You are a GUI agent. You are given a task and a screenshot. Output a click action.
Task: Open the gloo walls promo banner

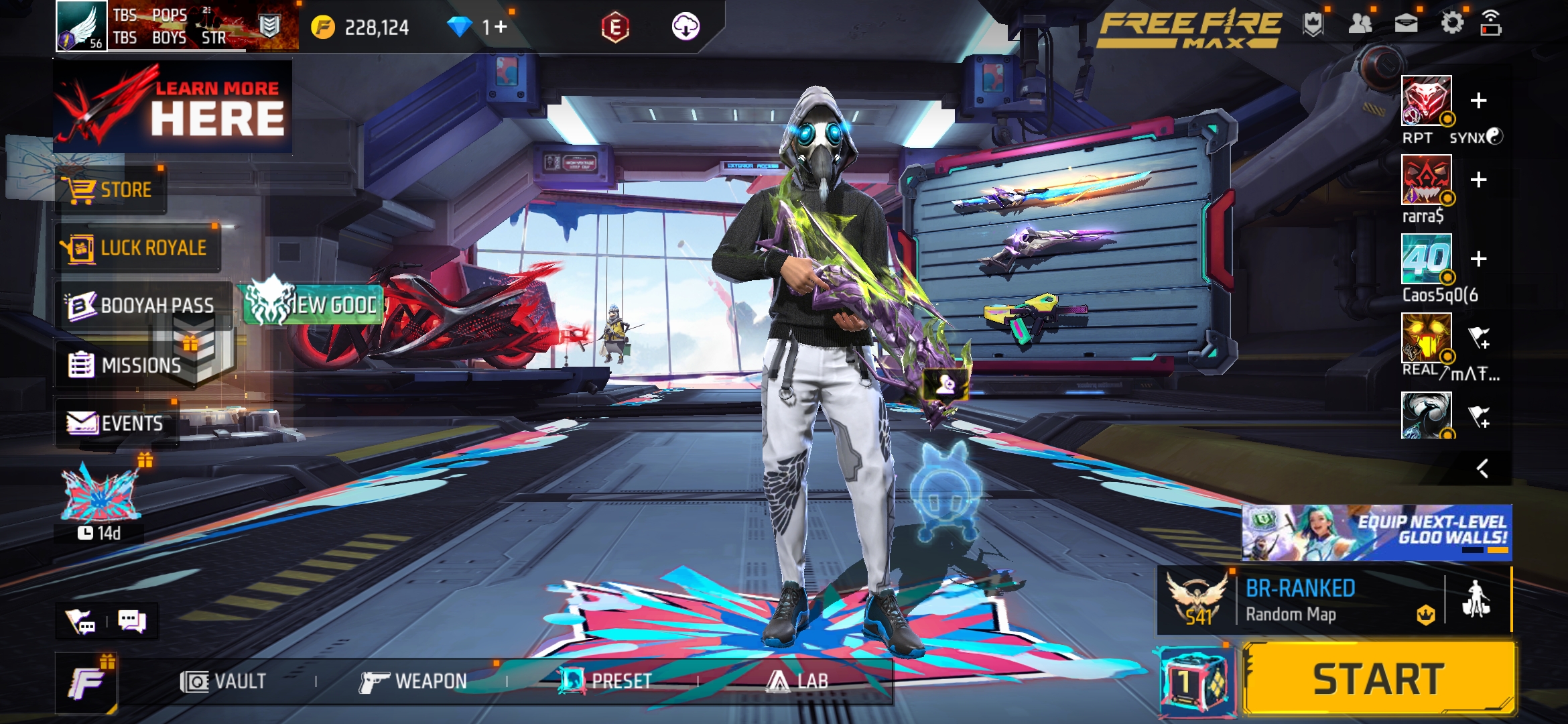1376,533
